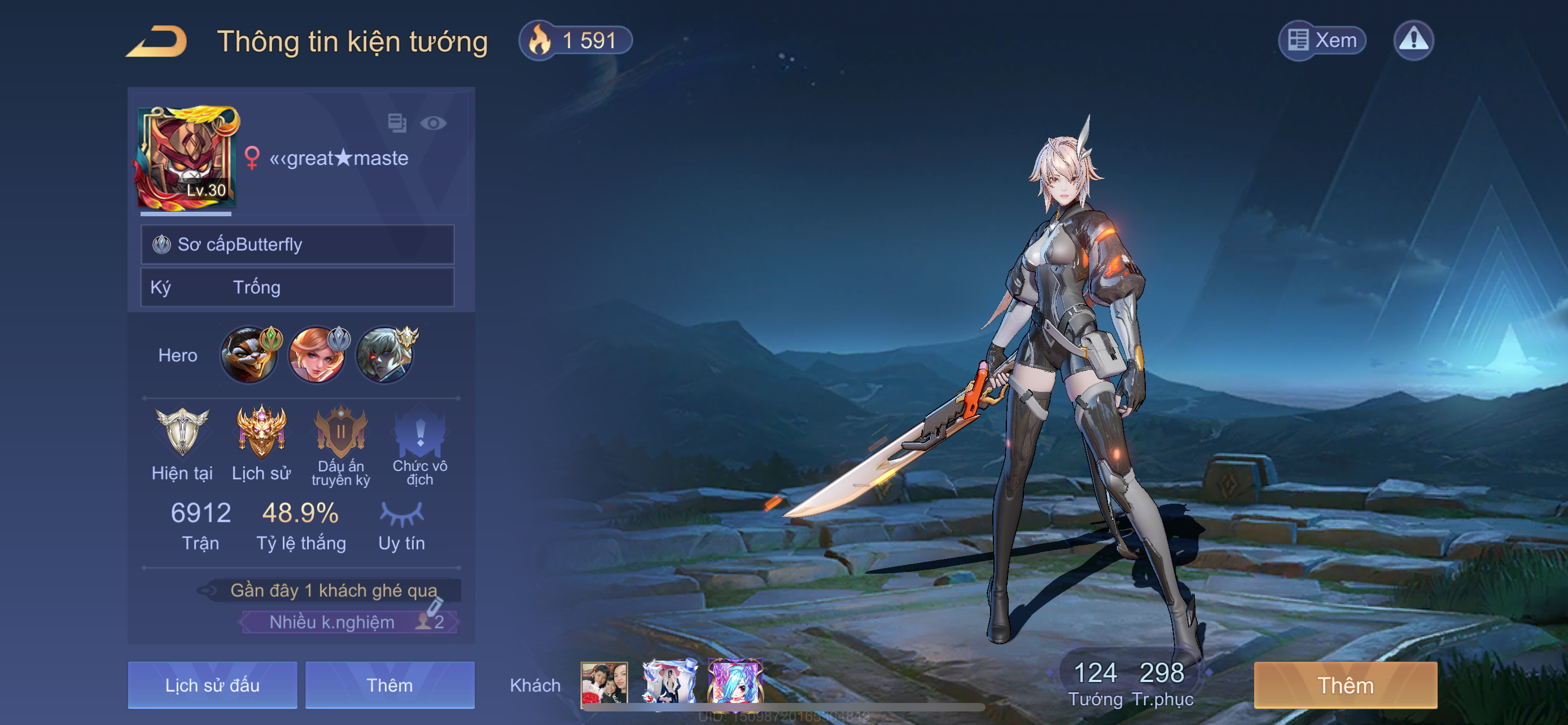This screenshot has height=725, width=1568.
Task: Click the orange Thêm button
Action: (1345, 685)
